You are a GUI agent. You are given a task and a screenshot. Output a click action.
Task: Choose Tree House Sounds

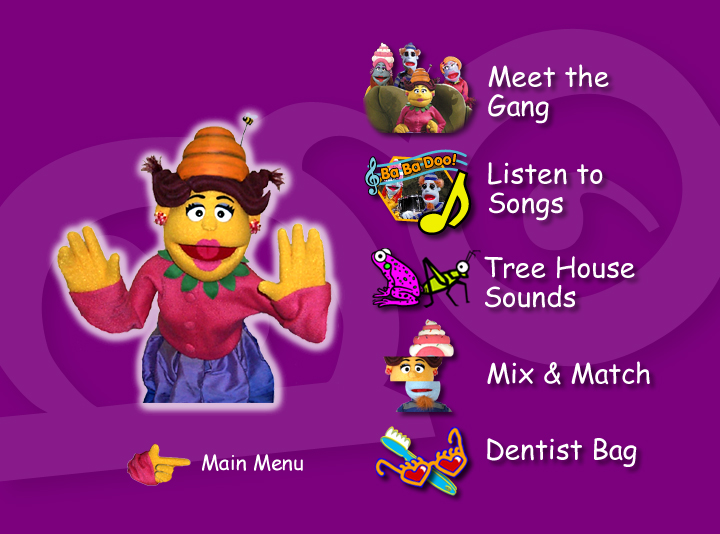(x=559, y=282)
